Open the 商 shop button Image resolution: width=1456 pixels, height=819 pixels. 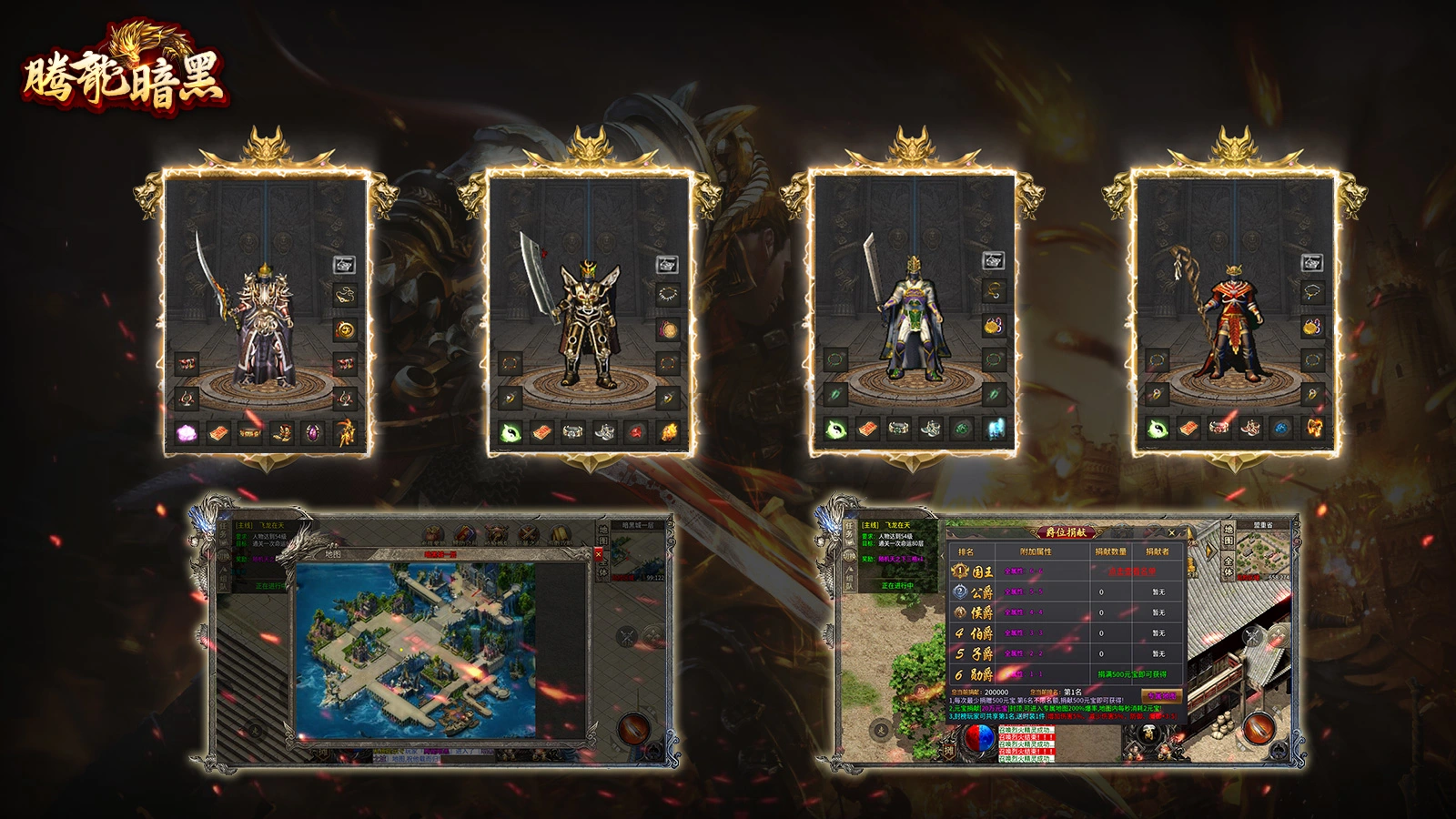(x=1149, y=733)
